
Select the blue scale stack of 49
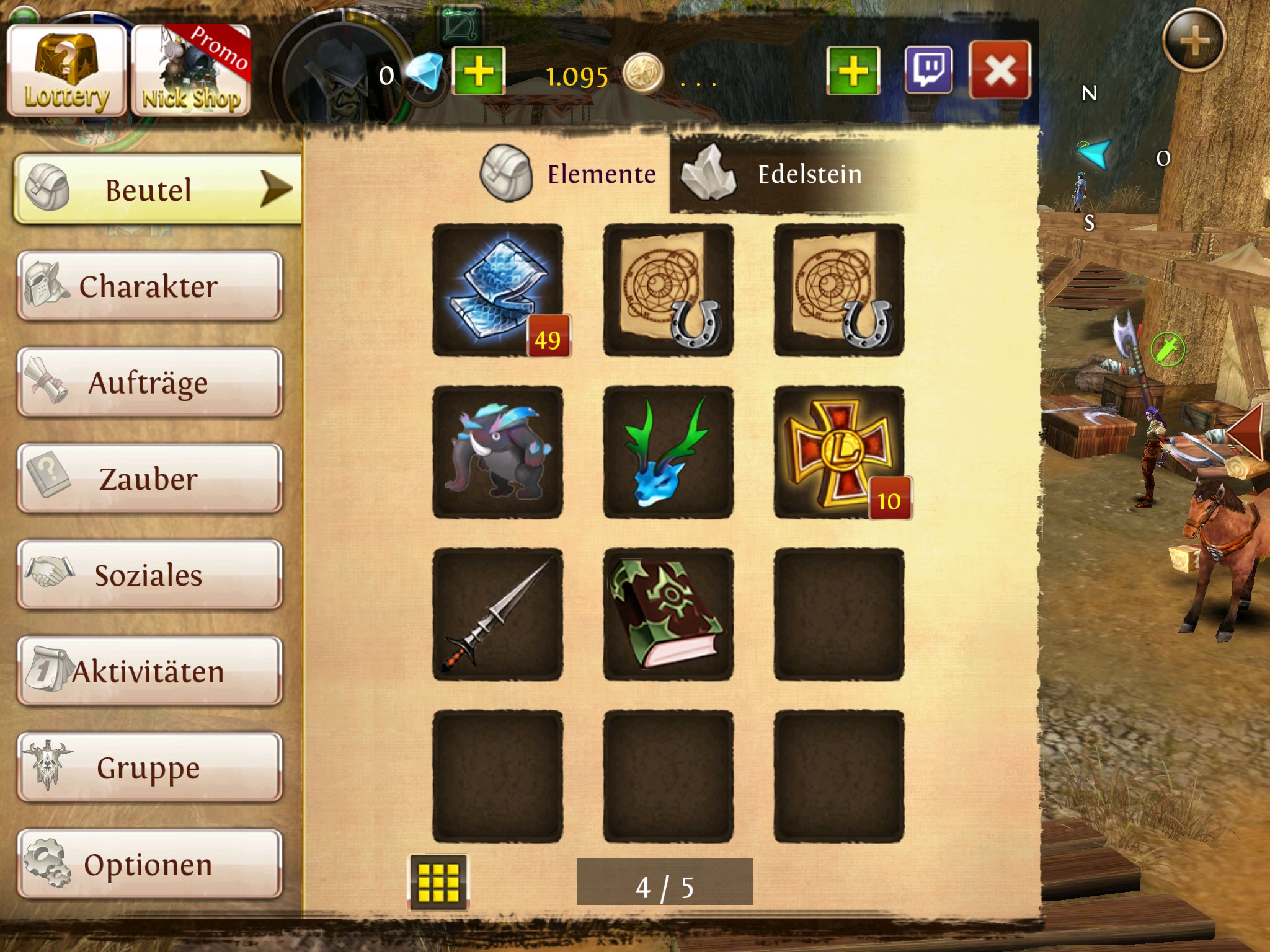coord(498,290)
